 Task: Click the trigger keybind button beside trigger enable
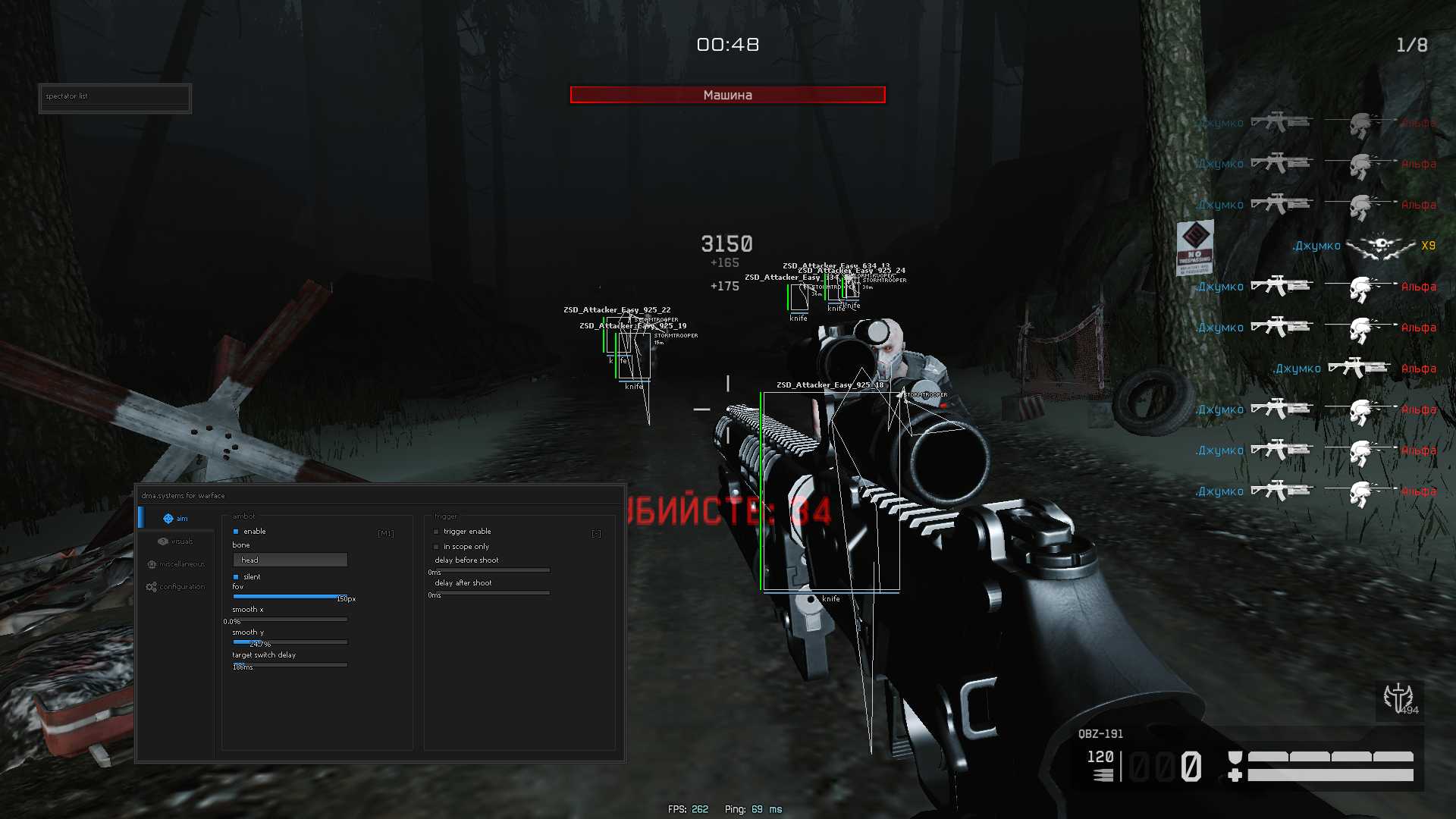596,532
